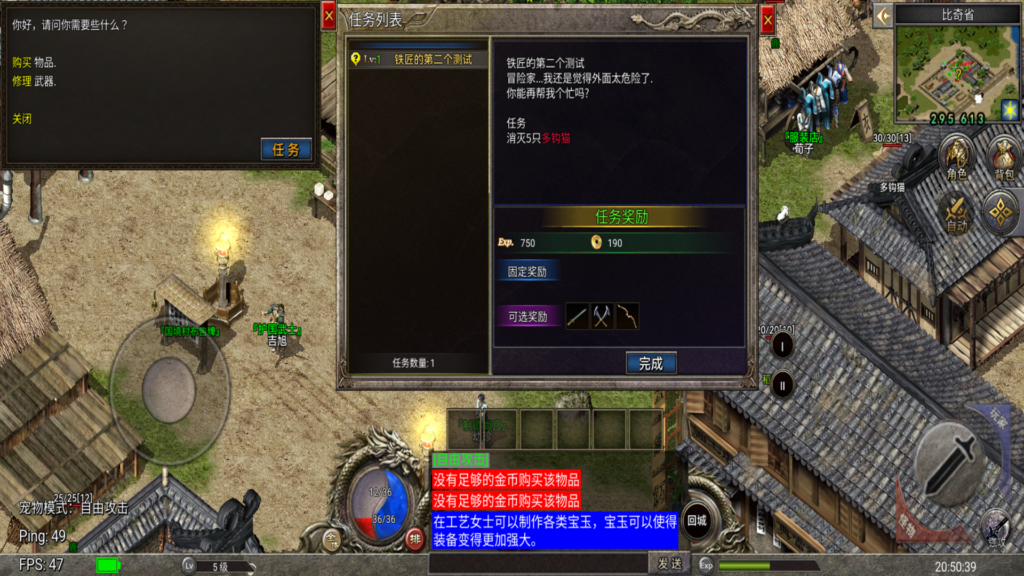Open the 背包 bag
Screen dimensions: 1024x576
click(x=1002, y=160)
